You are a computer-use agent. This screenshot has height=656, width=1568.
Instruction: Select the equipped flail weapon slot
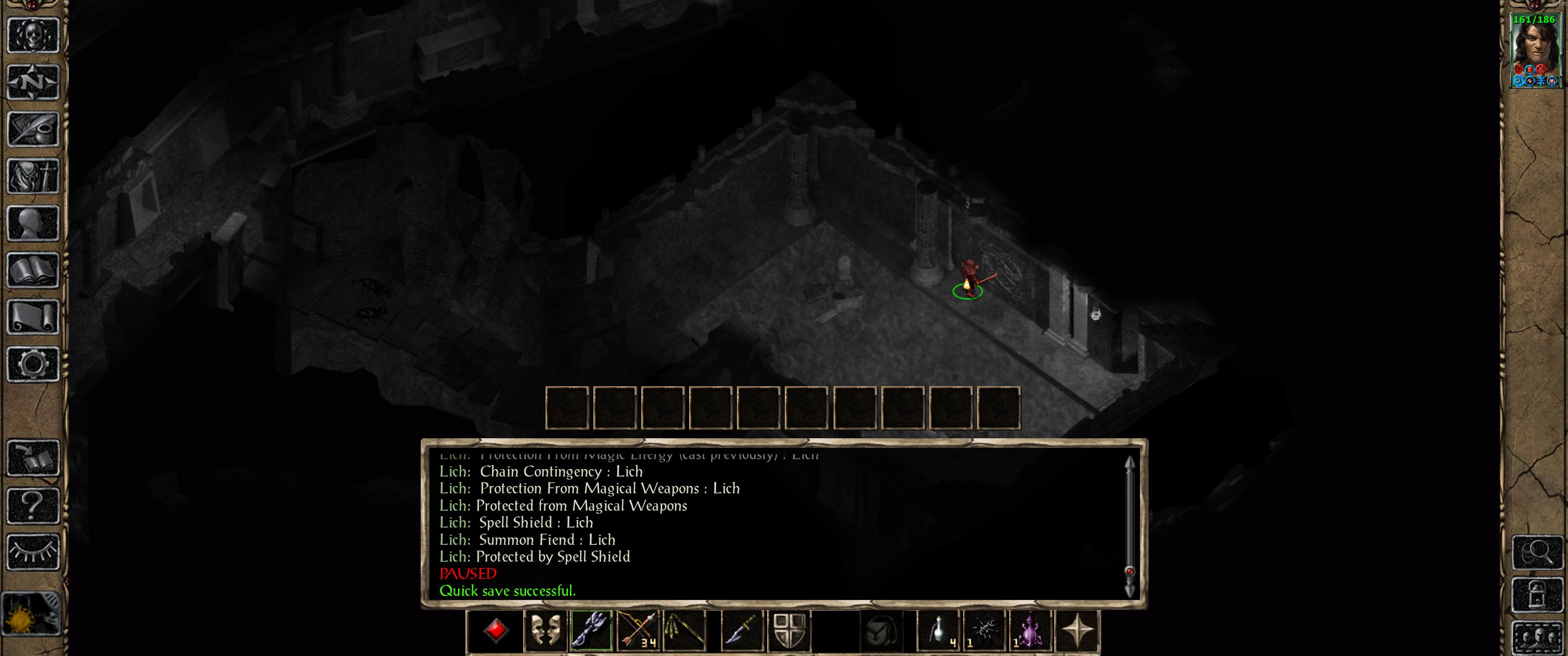[x=592, y=630]
